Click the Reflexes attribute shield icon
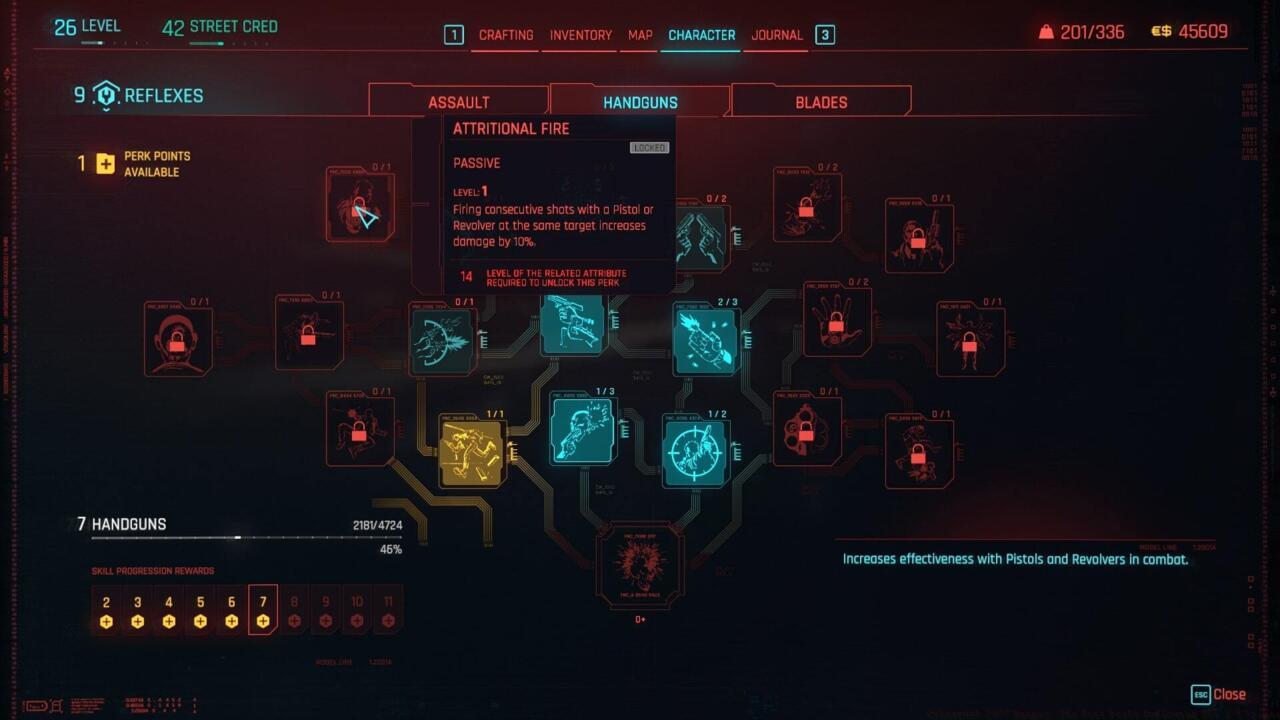 tap(108, 96)
